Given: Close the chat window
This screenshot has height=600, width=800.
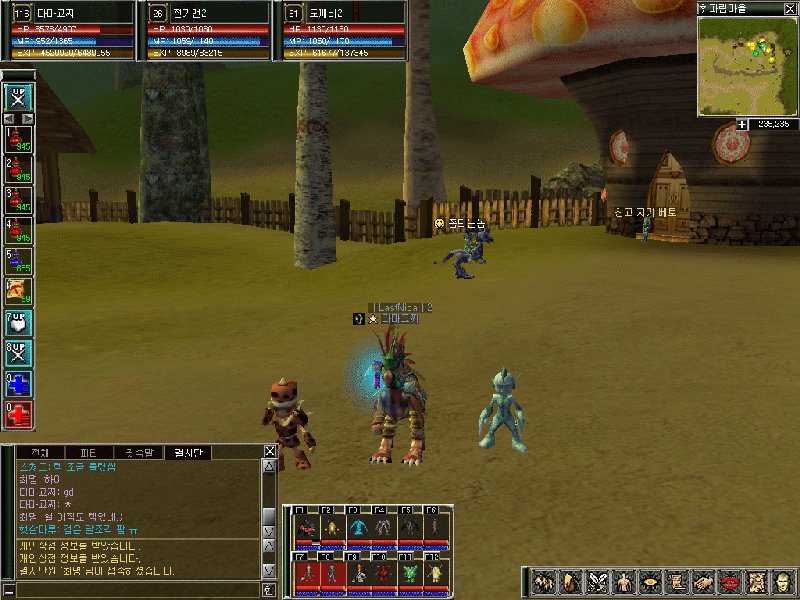Looking at the screenshot, I should tap(270, 452).
